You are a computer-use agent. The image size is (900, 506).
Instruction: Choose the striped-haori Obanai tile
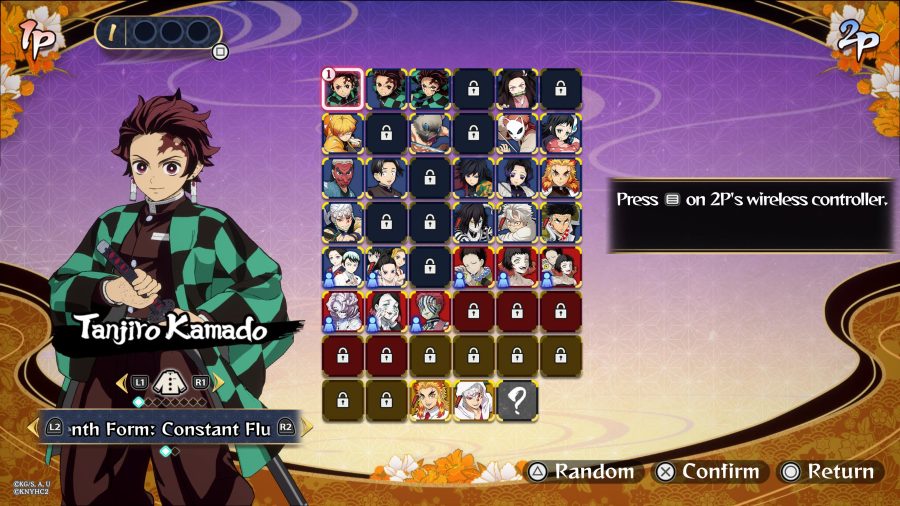474,222
